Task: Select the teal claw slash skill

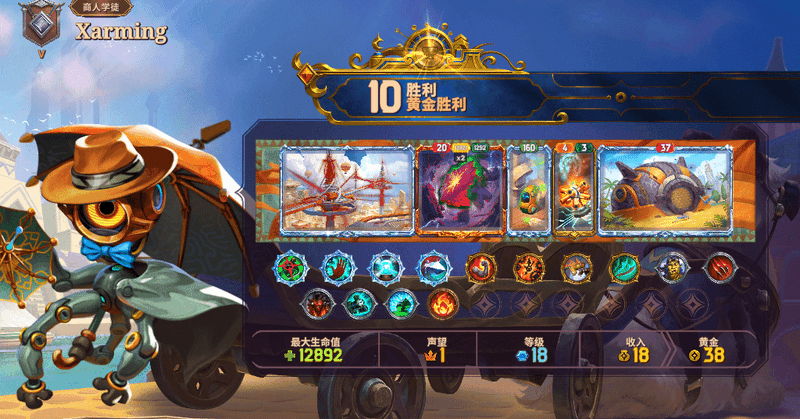Action: [625, 267]
